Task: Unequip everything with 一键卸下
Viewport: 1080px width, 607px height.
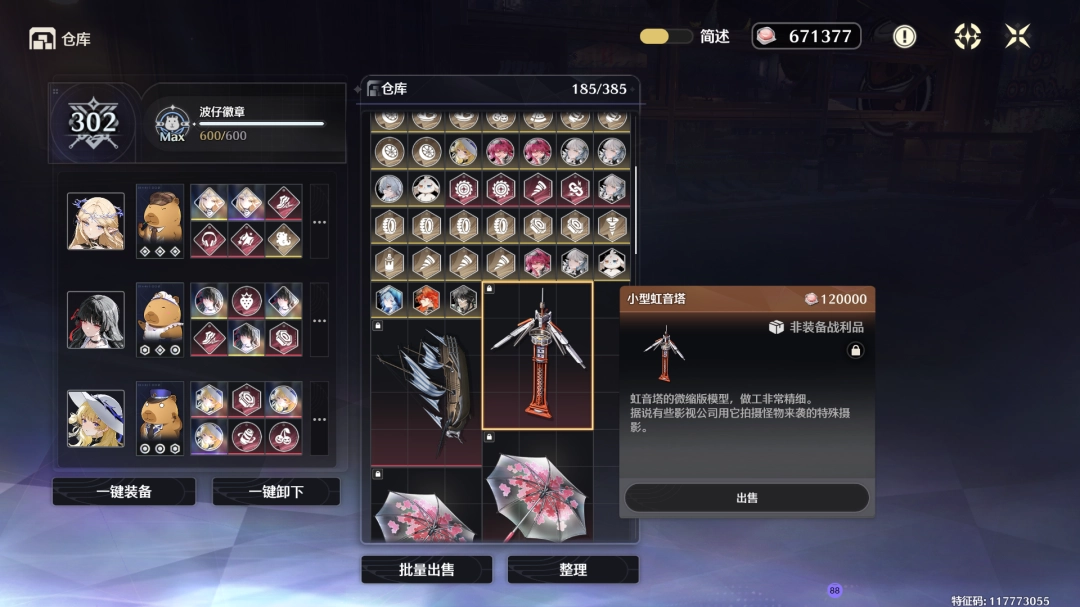Action: pos(276,491)
